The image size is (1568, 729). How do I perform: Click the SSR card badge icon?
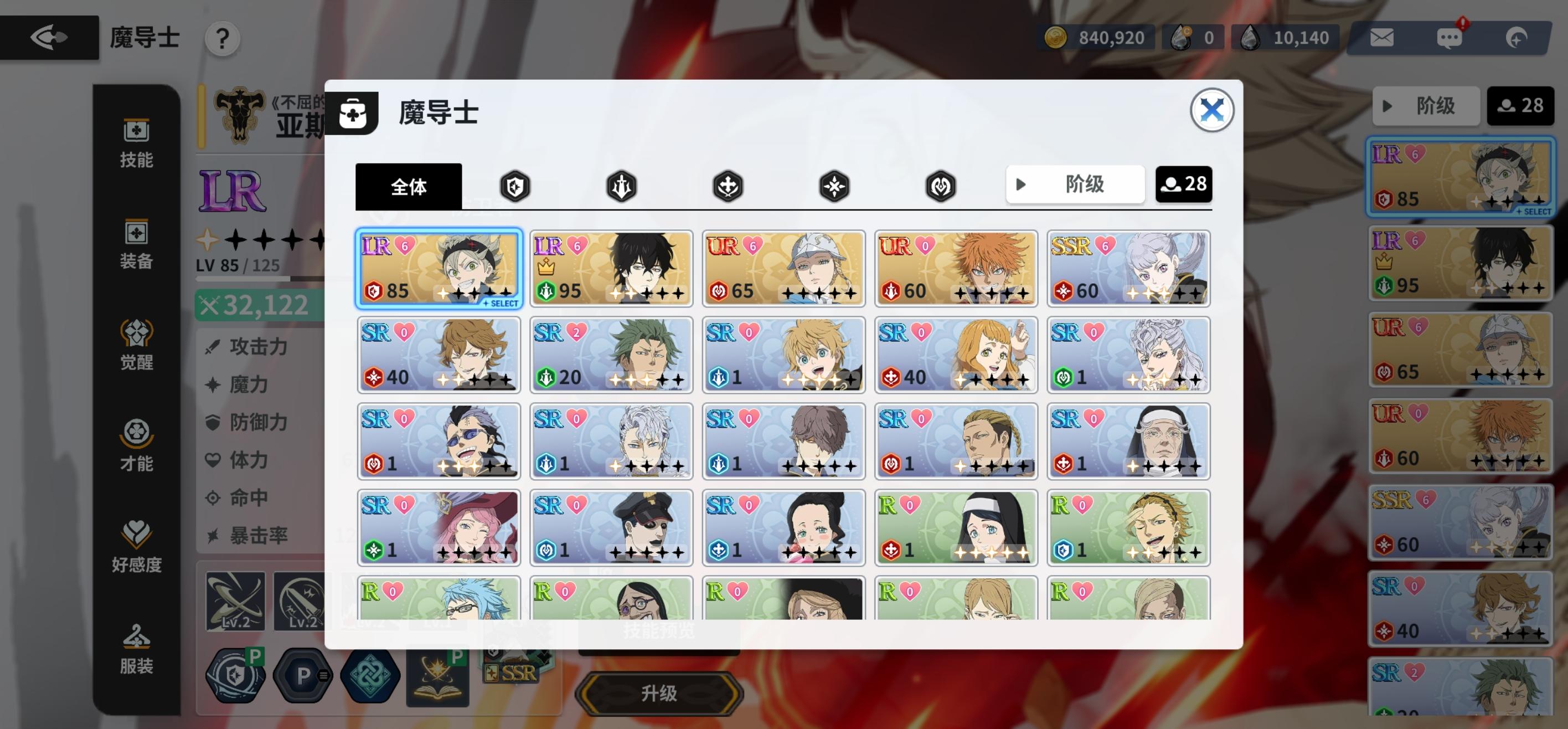point(513,673)
